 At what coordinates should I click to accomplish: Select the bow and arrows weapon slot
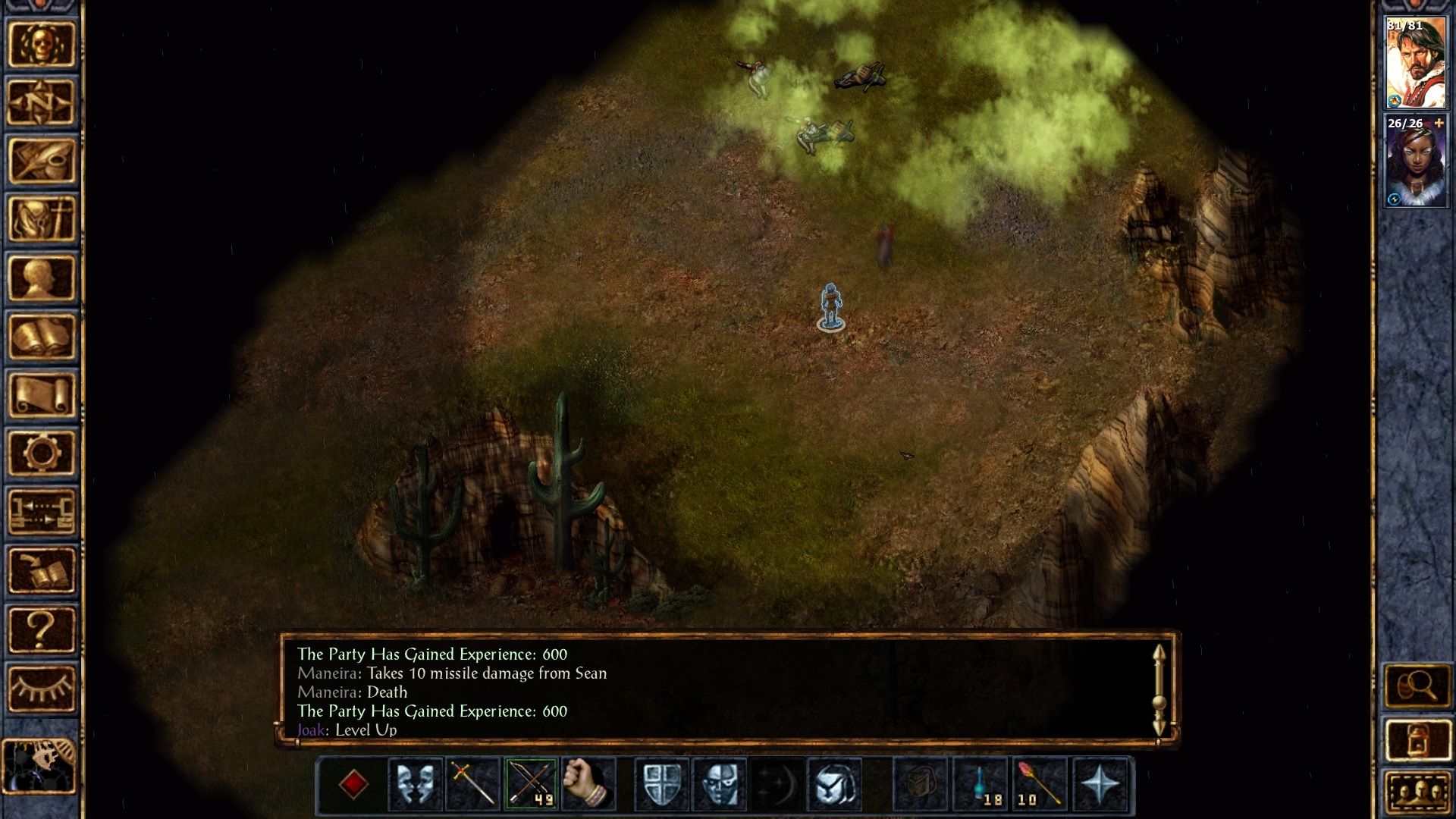[x=531, y=783]
